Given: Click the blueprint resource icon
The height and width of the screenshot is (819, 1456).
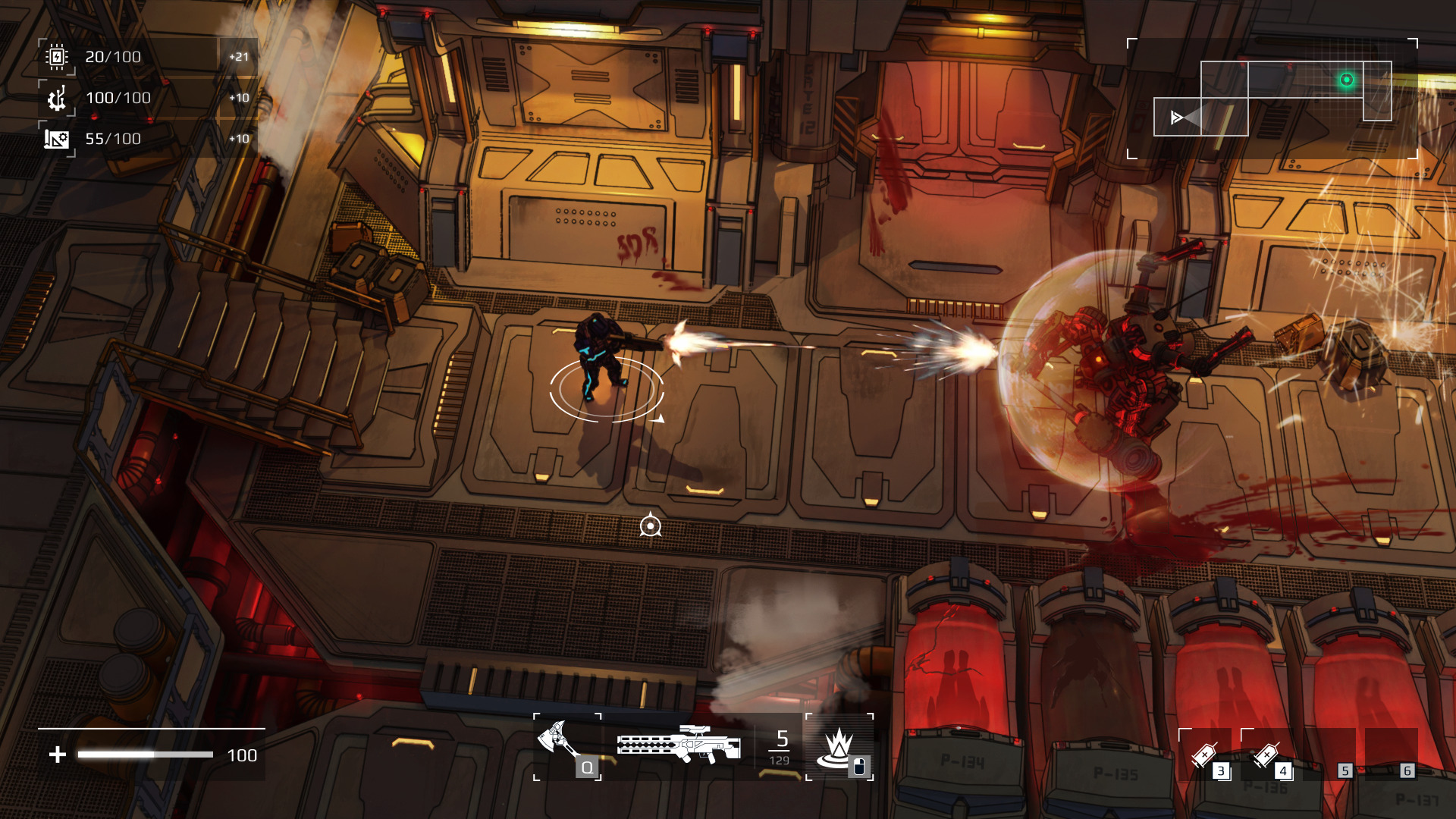Looking at the screenshot, I should click(57, 139).
